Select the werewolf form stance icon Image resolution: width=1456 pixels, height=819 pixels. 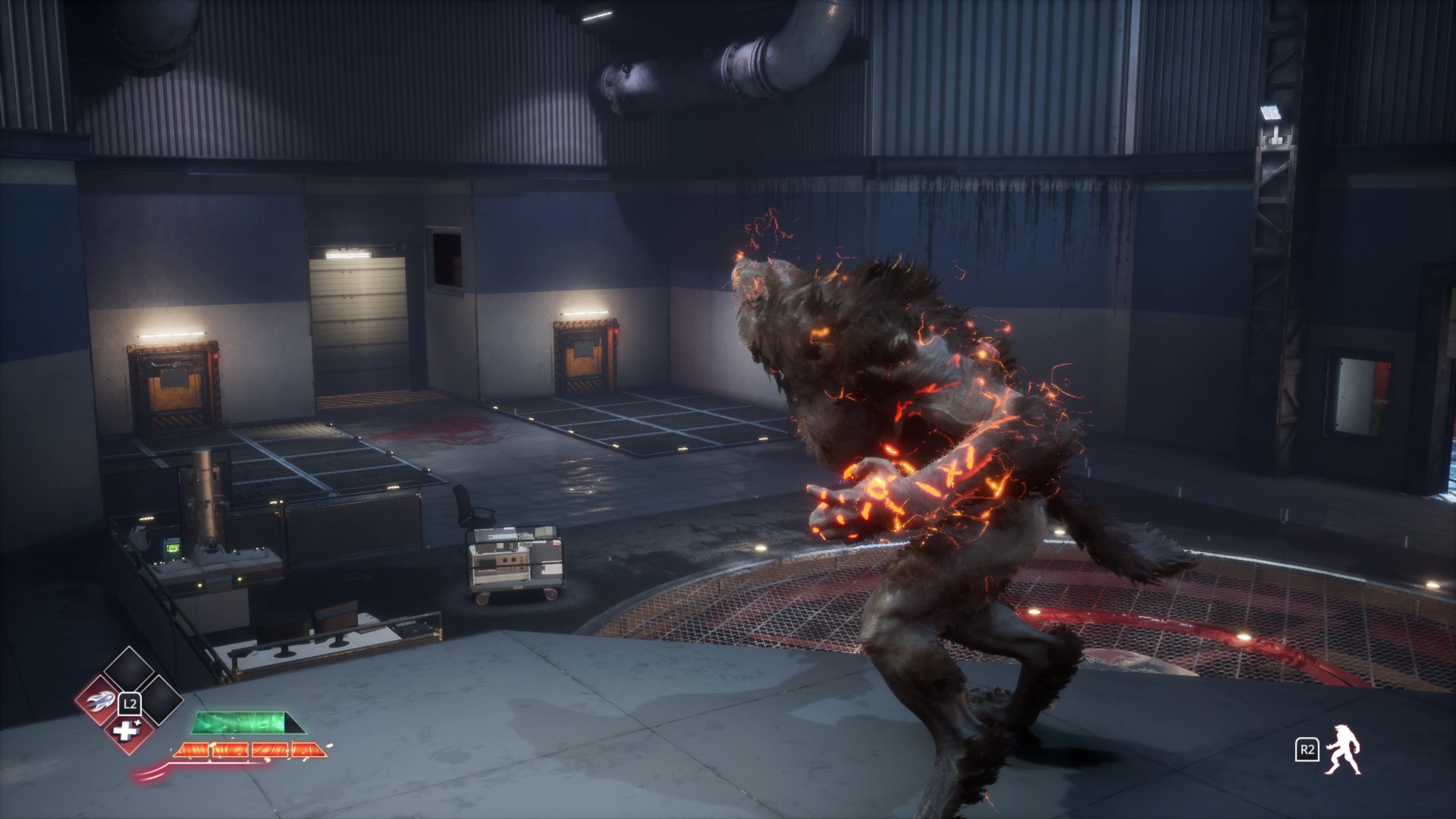1343,750
